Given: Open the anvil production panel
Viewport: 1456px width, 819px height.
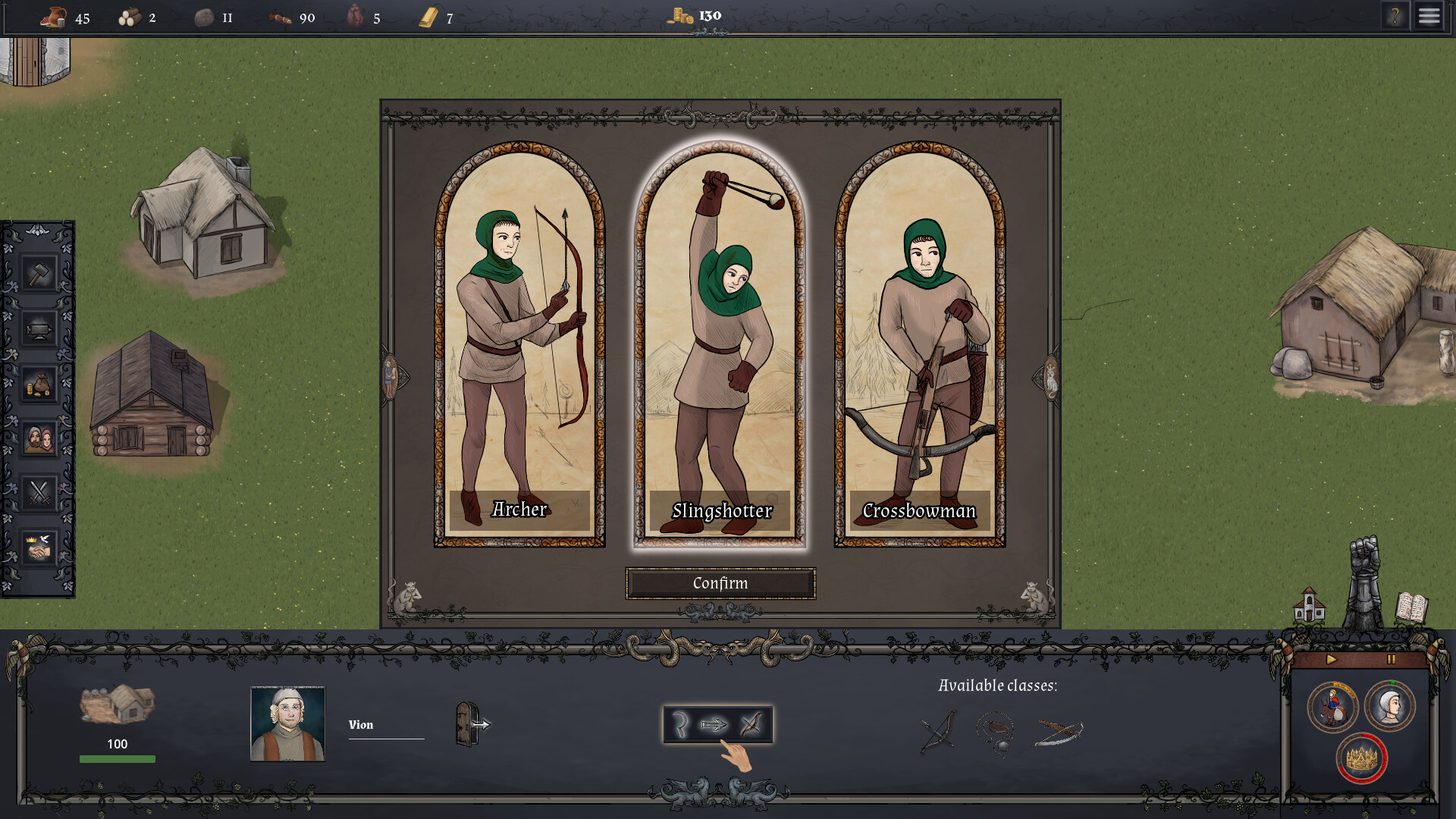Looking at the screenshot, I should pos(39,328).
